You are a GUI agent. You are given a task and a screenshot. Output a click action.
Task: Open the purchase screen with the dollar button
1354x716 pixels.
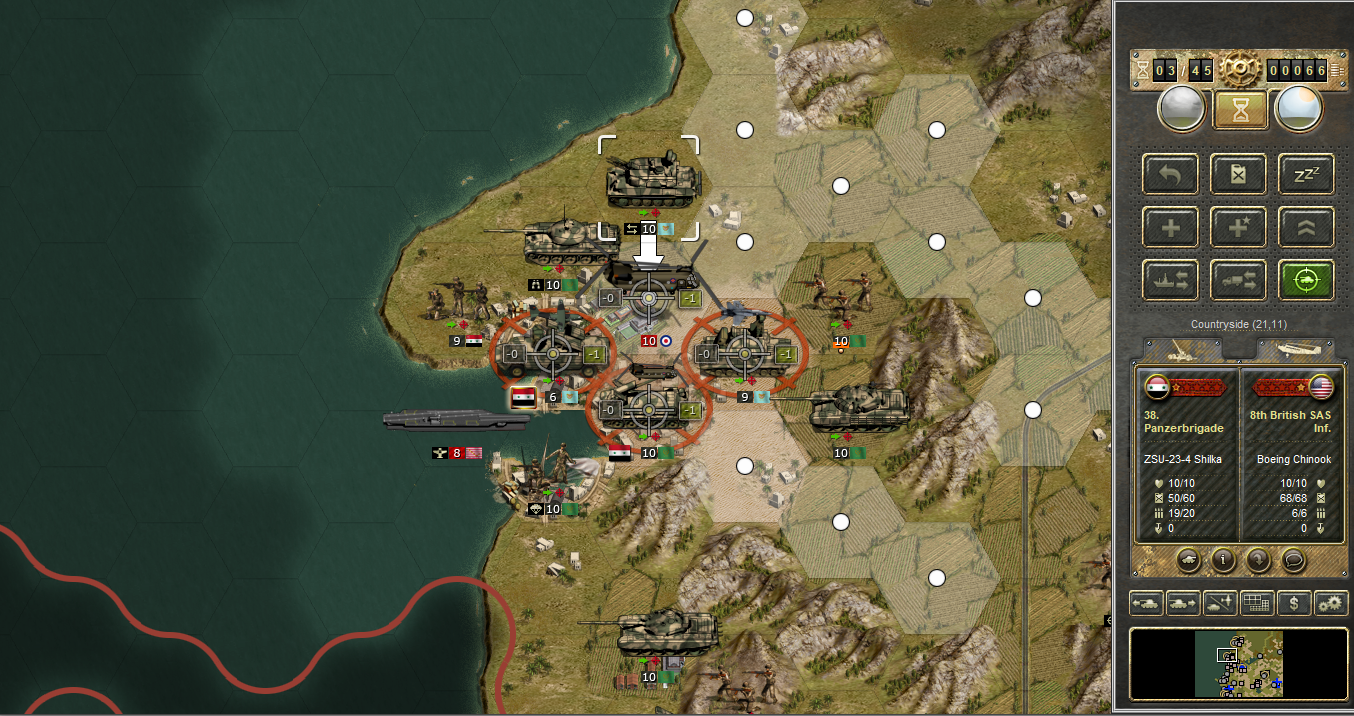click(x=1295, y=603)
